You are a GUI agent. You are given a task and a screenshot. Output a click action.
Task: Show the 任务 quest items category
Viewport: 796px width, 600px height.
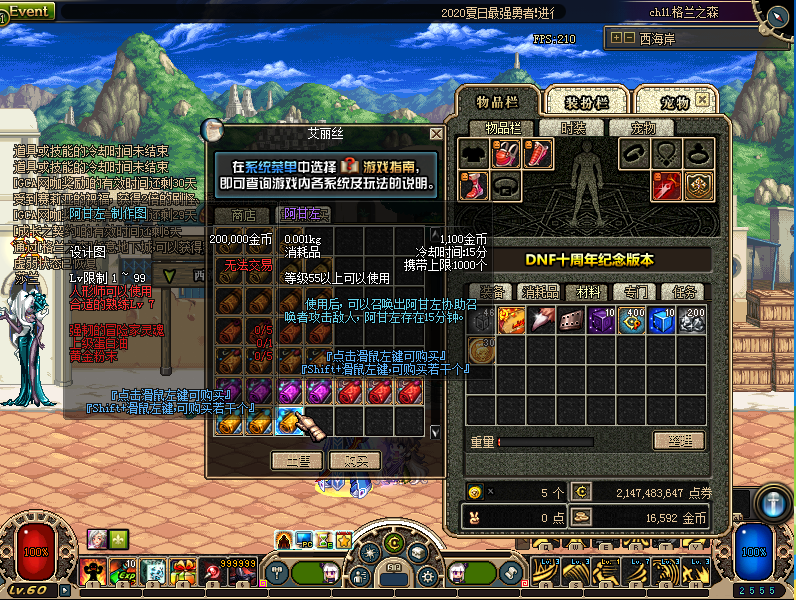(x=685, y=292)
